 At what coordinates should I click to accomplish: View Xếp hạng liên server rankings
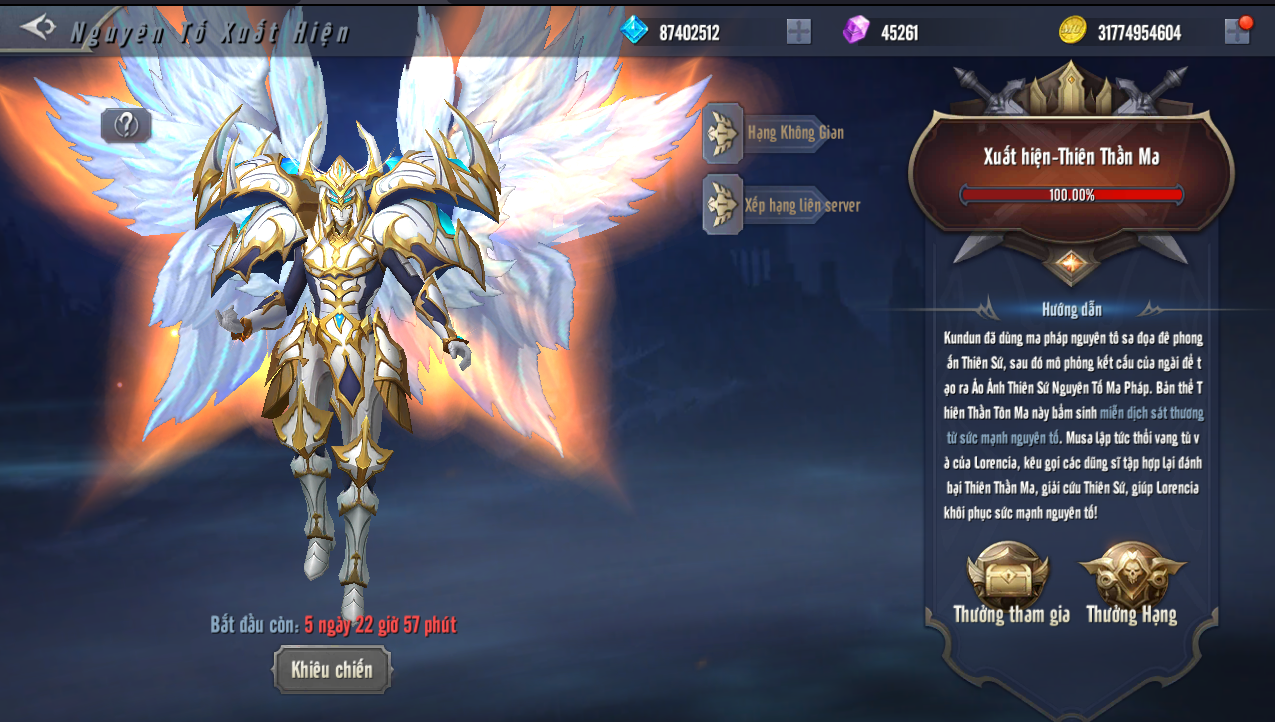click(x=782, y=205)
